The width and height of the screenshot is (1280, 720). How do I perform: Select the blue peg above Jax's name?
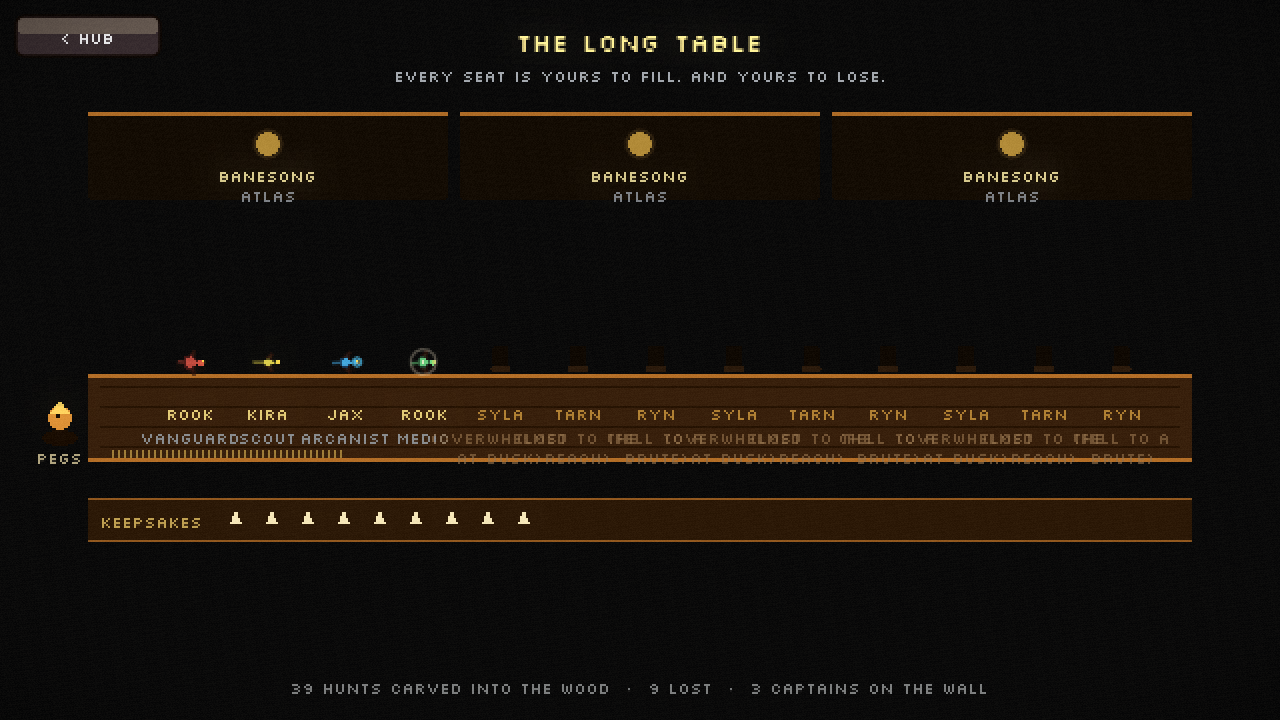344,361
